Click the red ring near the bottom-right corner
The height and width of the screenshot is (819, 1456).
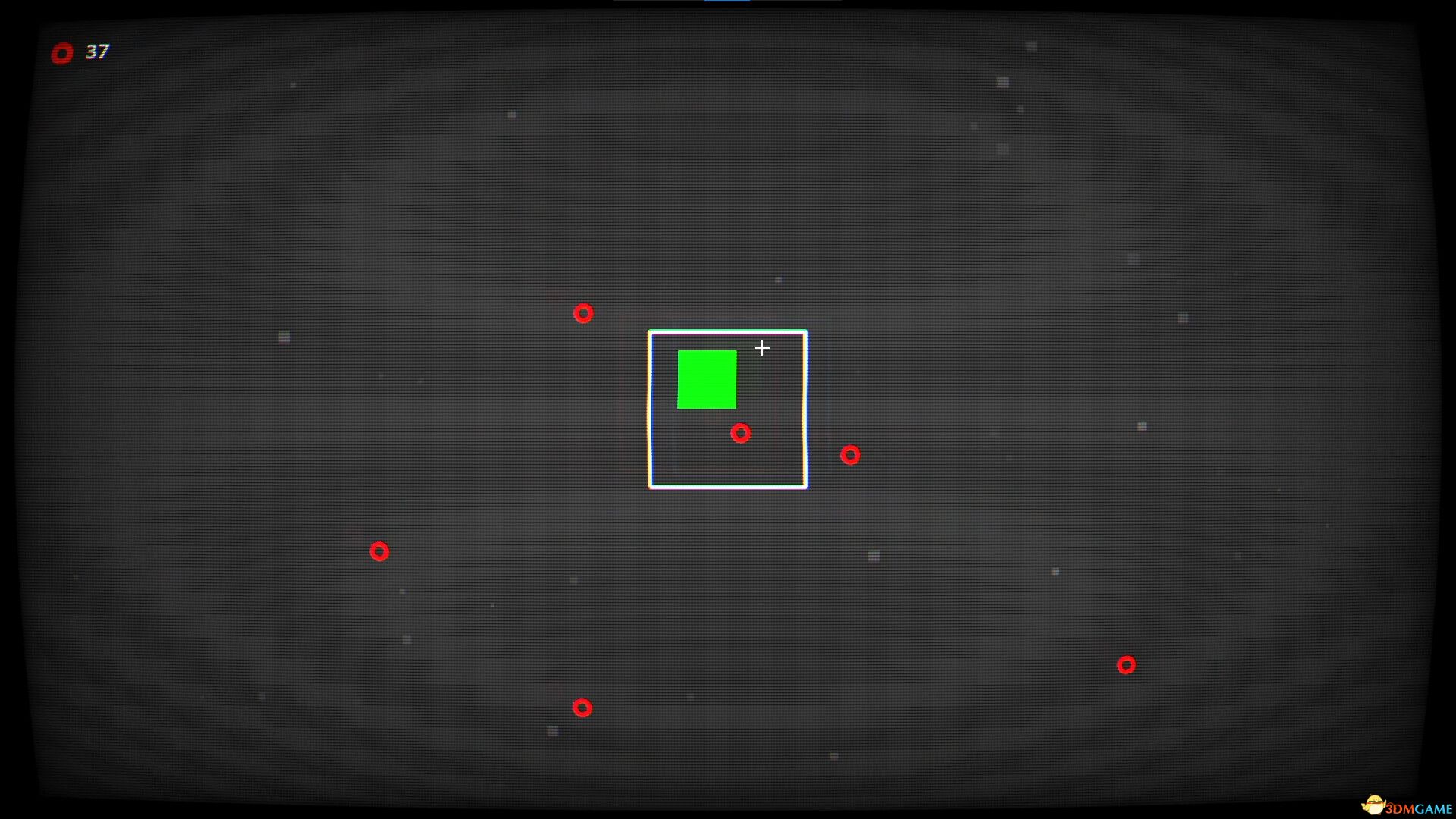point(1126,664)
